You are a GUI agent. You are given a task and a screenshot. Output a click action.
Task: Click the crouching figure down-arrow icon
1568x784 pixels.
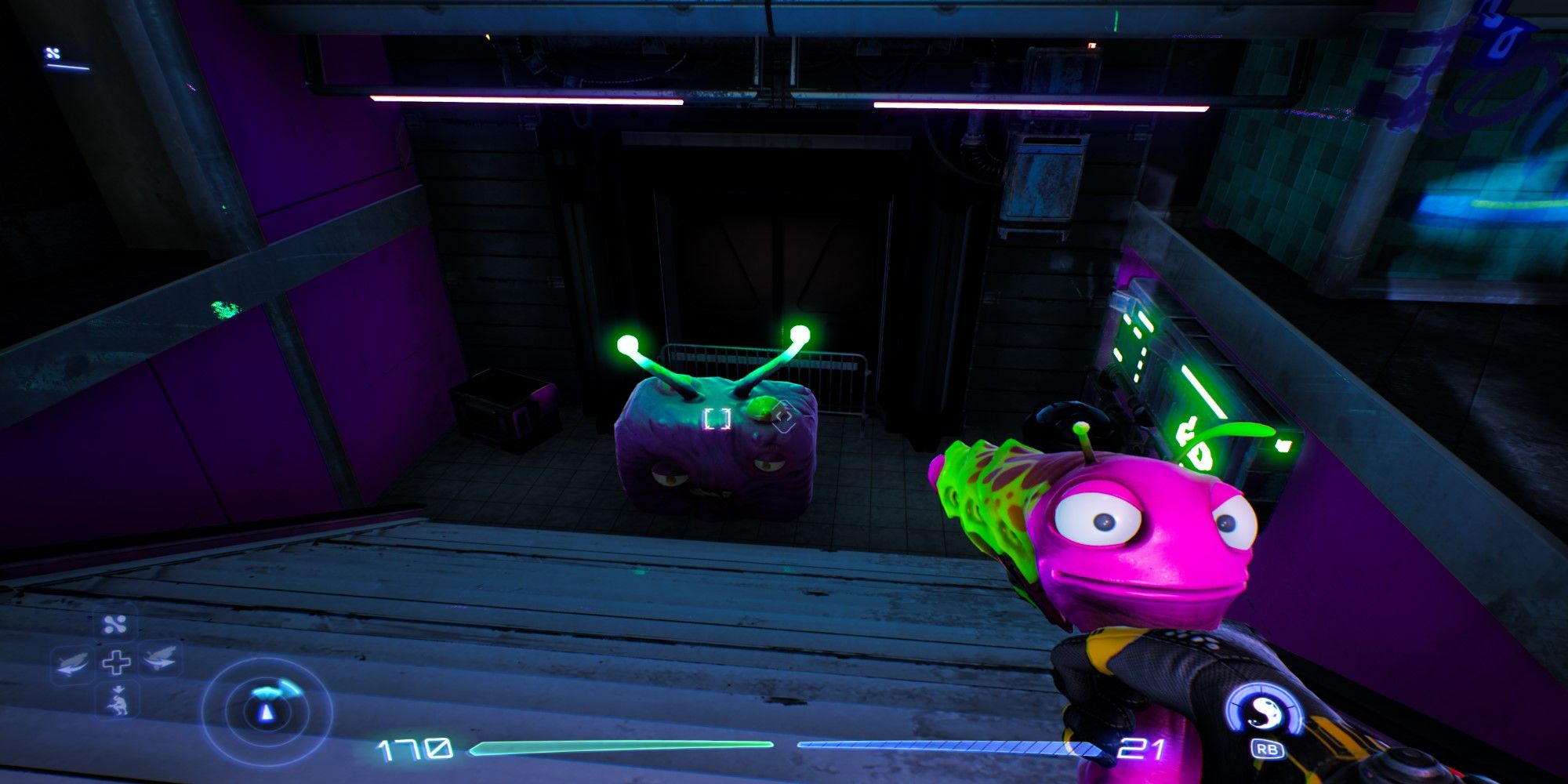click(x=118, y=700)
